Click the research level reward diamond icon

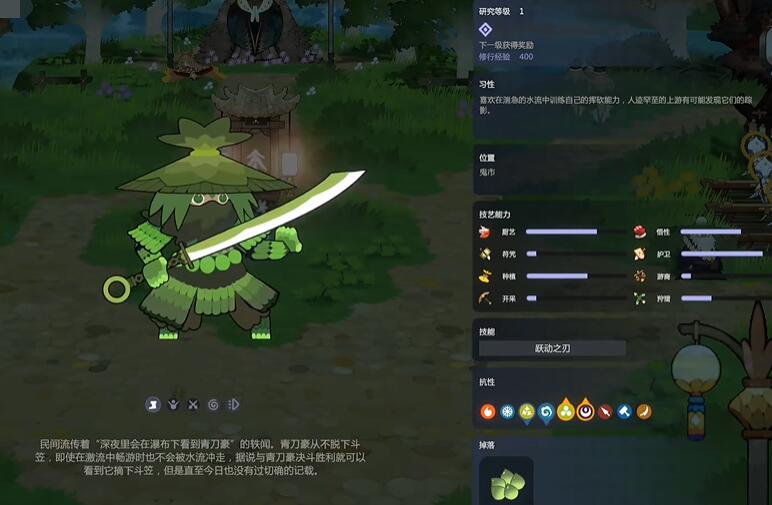point(486,30)
